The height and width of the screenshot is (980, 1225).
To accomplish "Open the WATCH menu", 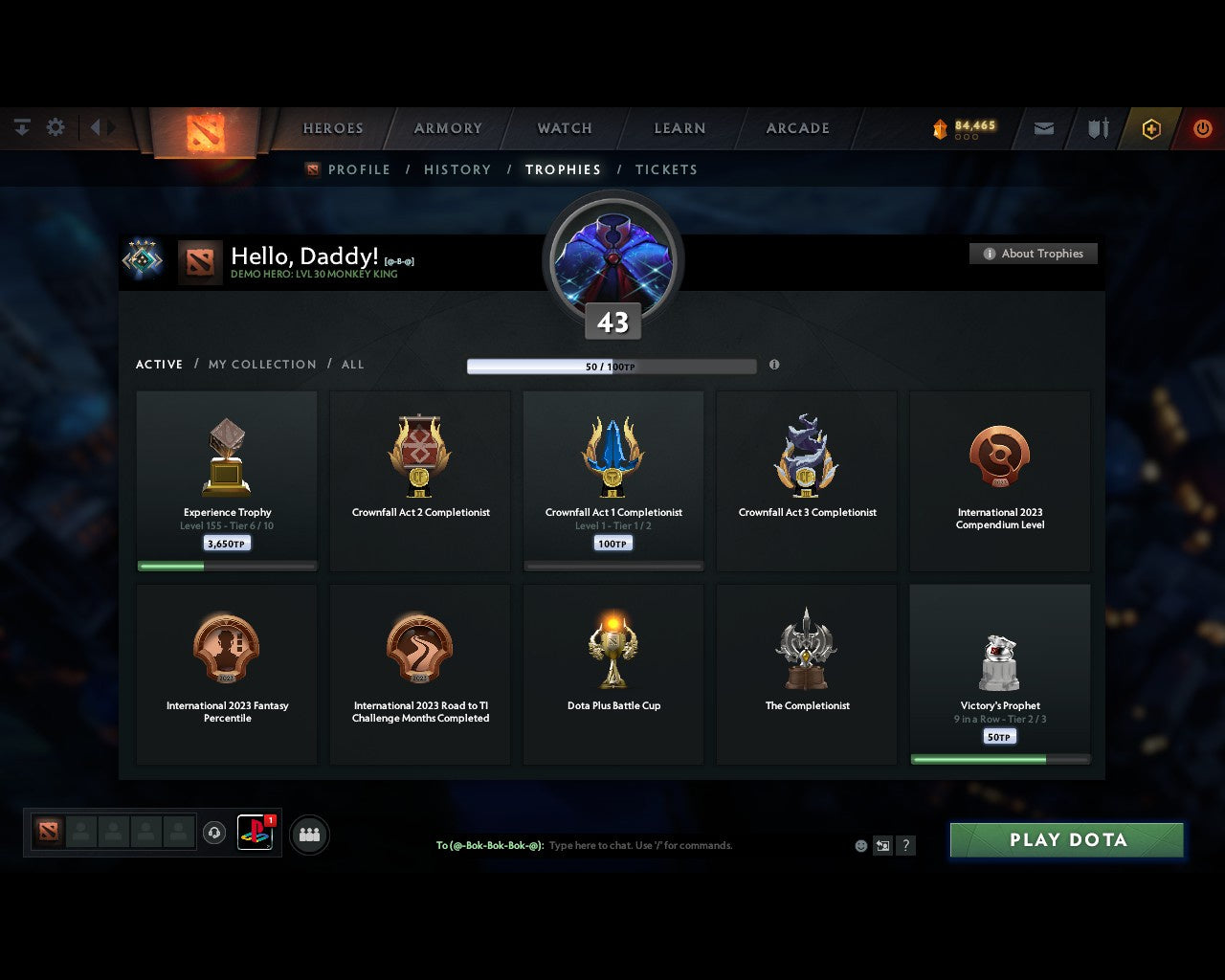I will (x=564, y=128).
